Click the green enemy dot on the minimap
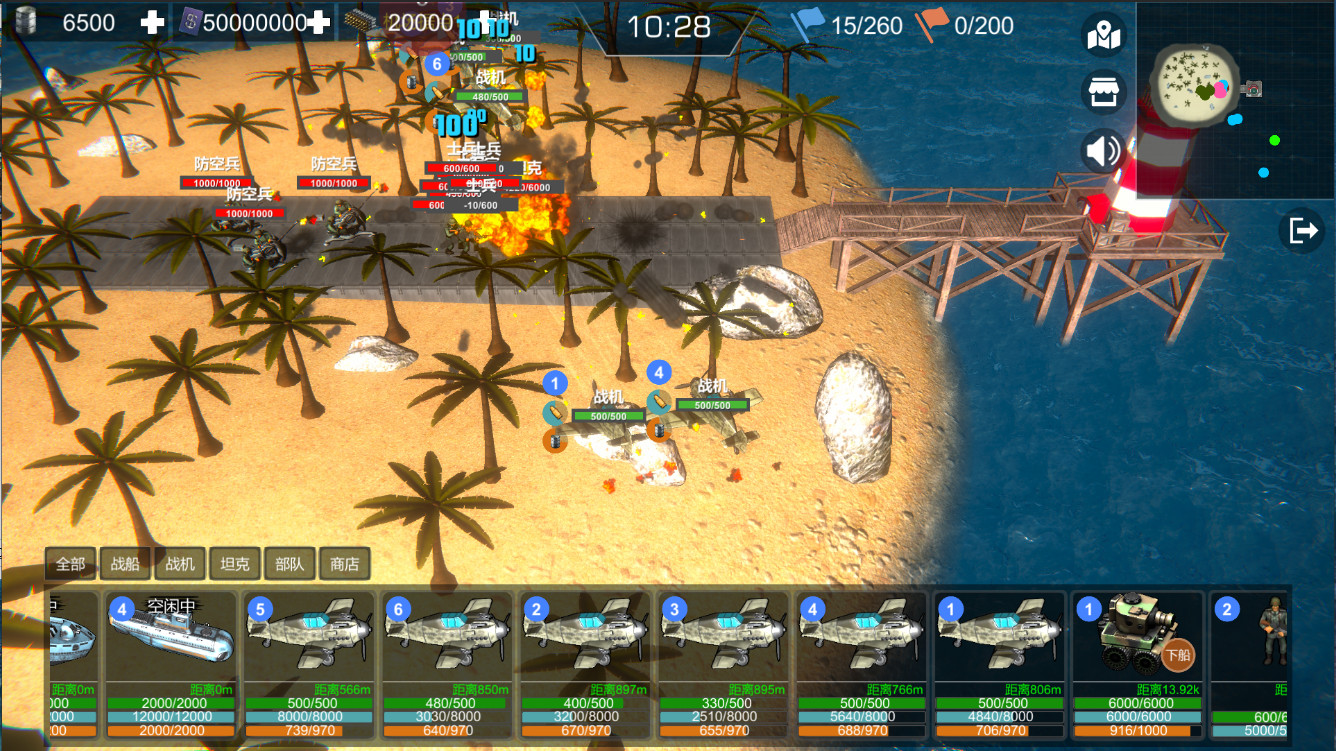 [1276, 139]
